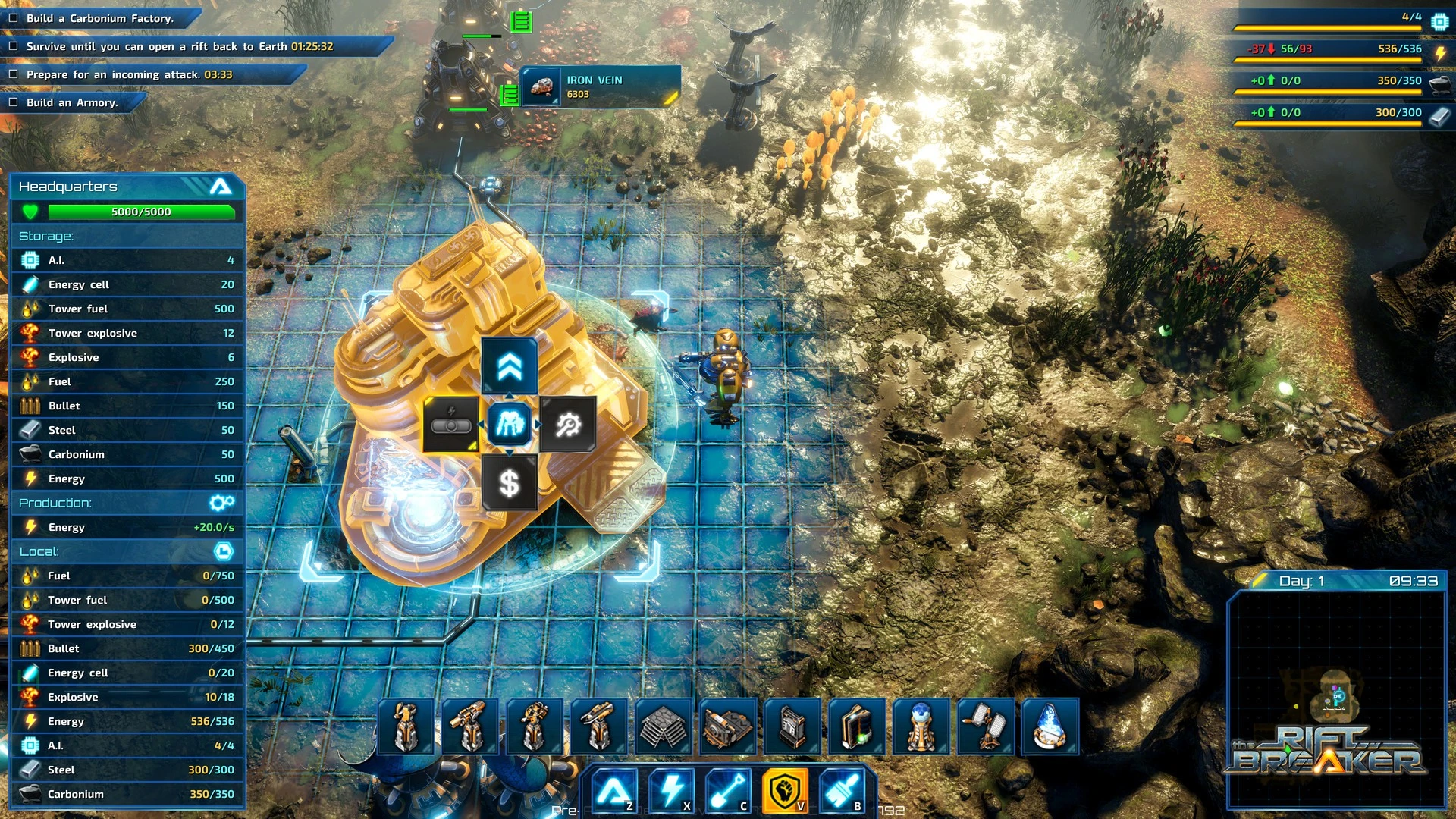
Task: Select the repair wrench-and-gear option
Action: [x=568, y=425]
